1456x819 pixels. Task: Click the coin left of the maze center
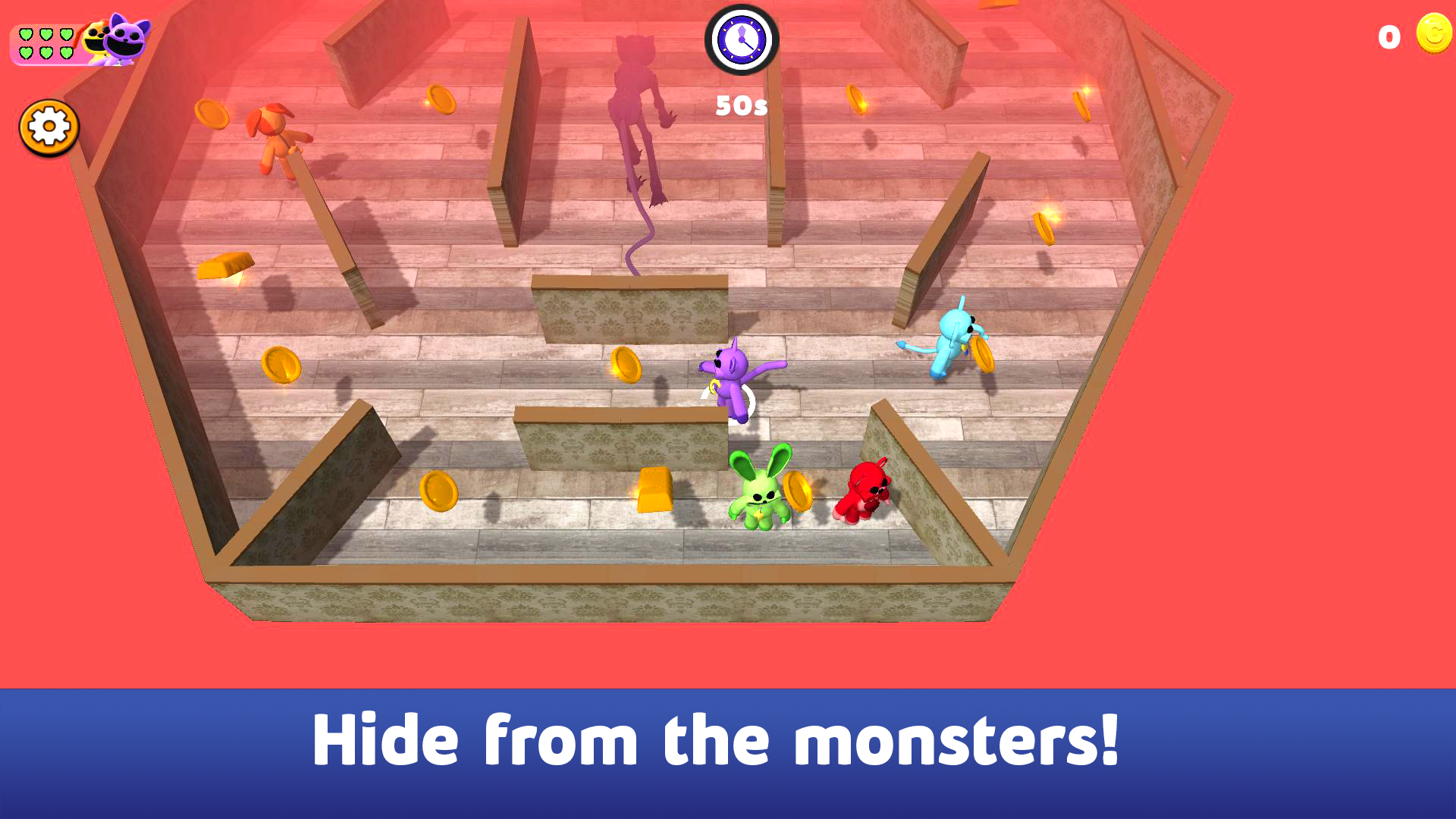(x=625, y=366)
